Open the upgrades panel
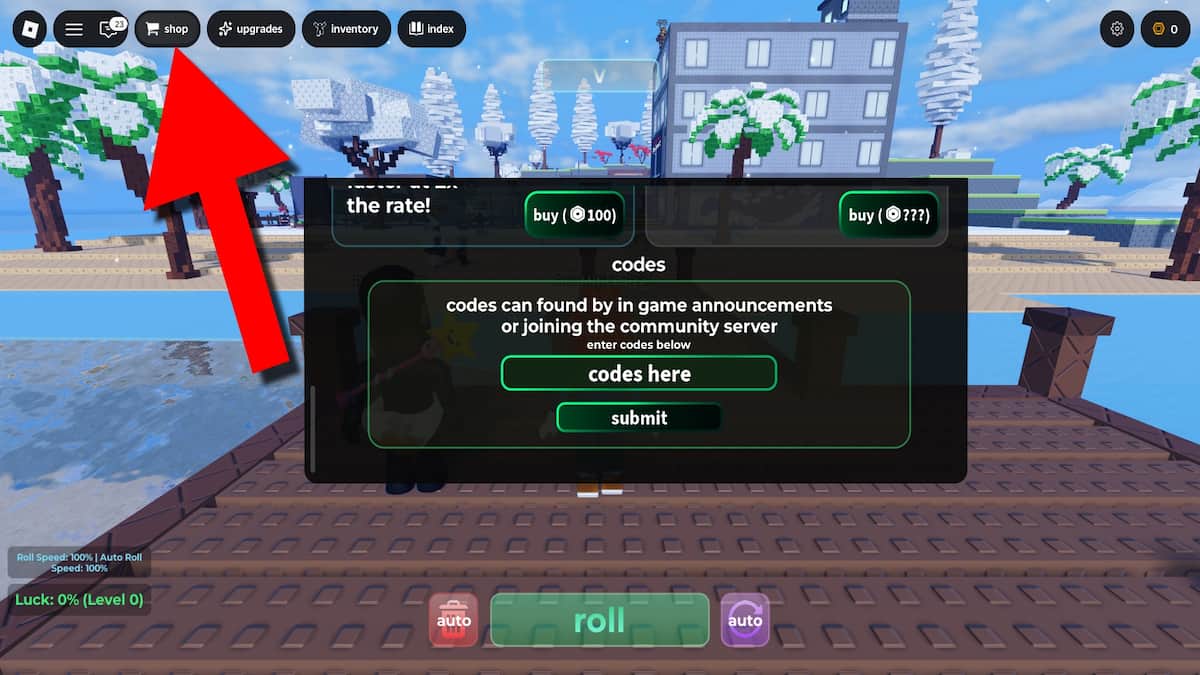The height and width of the screenshot is (675, 1200). [x=251, y=29]
